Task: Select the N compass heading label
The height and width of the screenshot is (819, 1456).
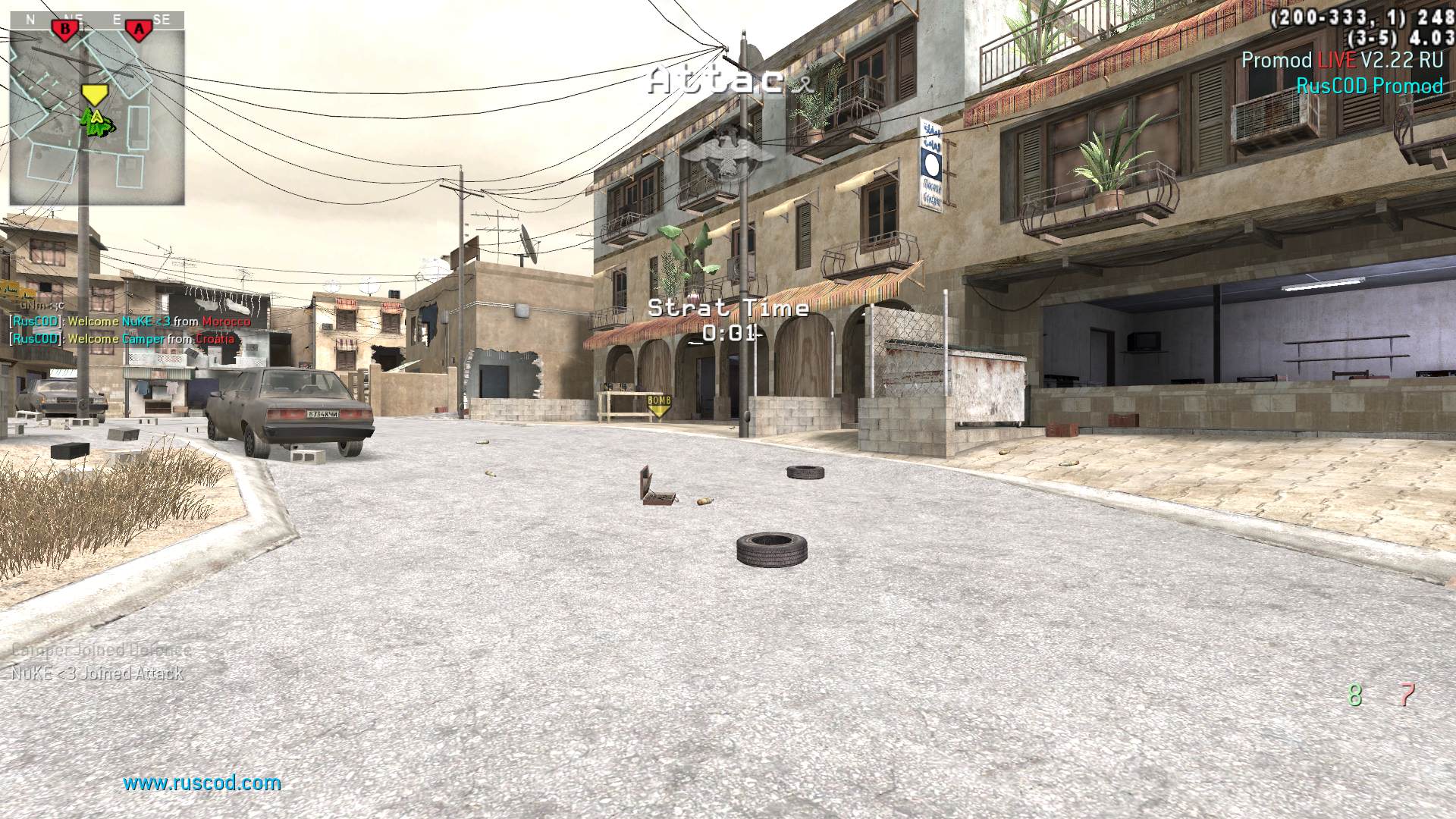Action: coord(29,20)
